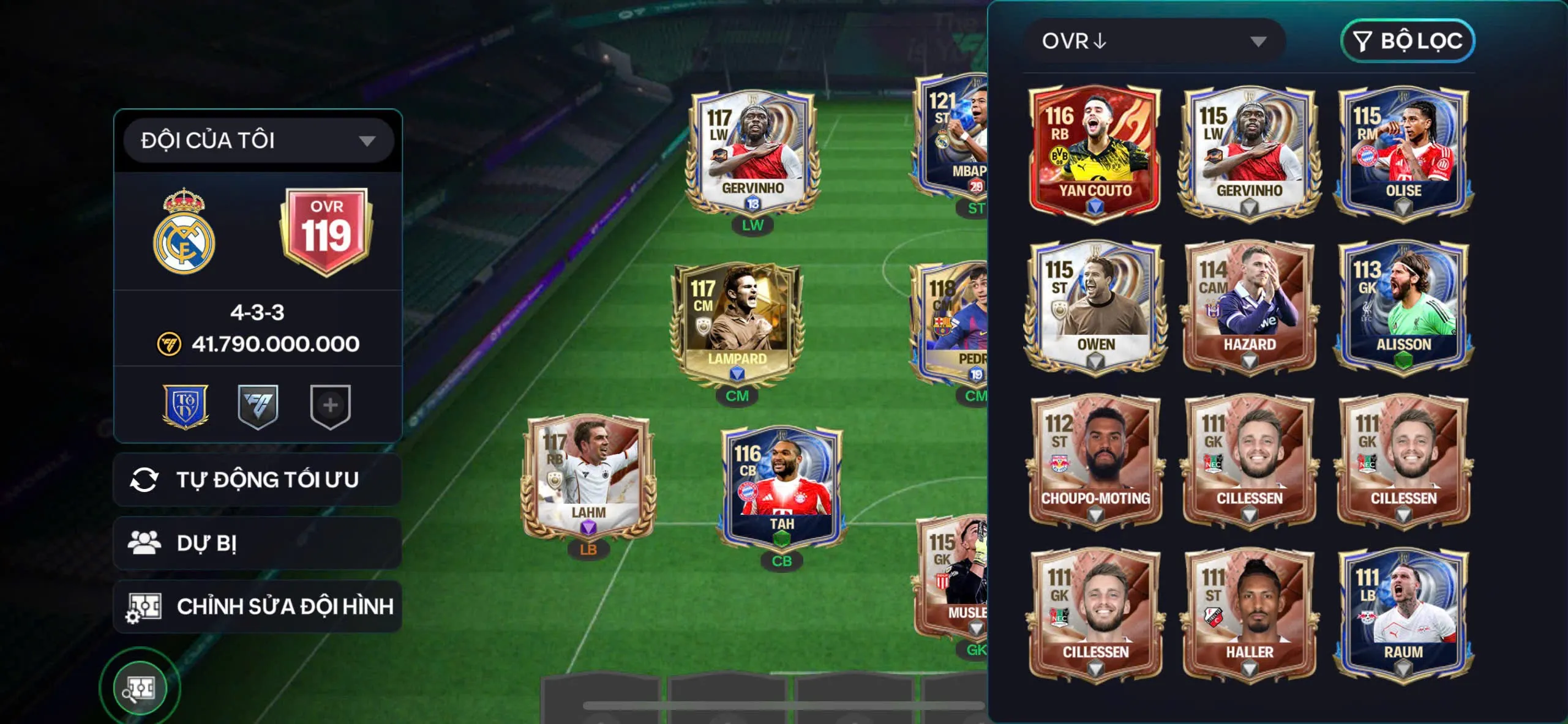
Task: Click the Real Madrid club crest
Action: [x=184, y=233]
